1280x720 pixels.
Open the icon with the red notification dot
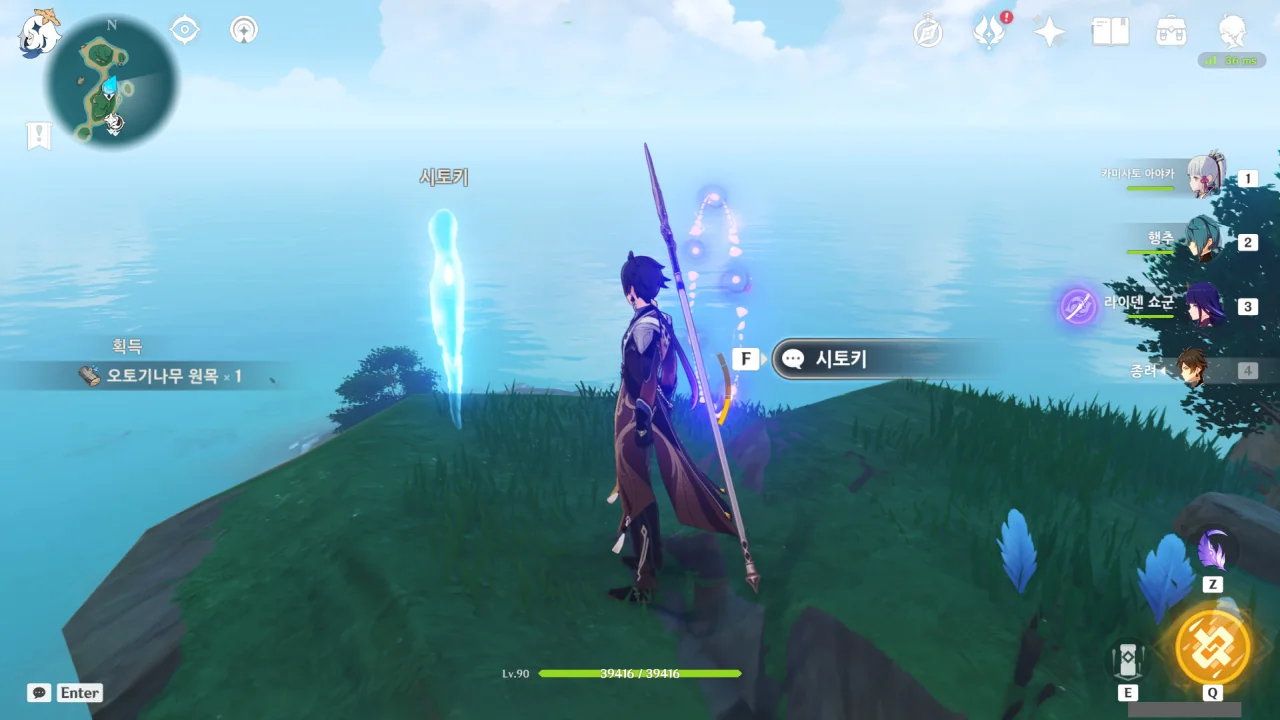tap(990, 32)
